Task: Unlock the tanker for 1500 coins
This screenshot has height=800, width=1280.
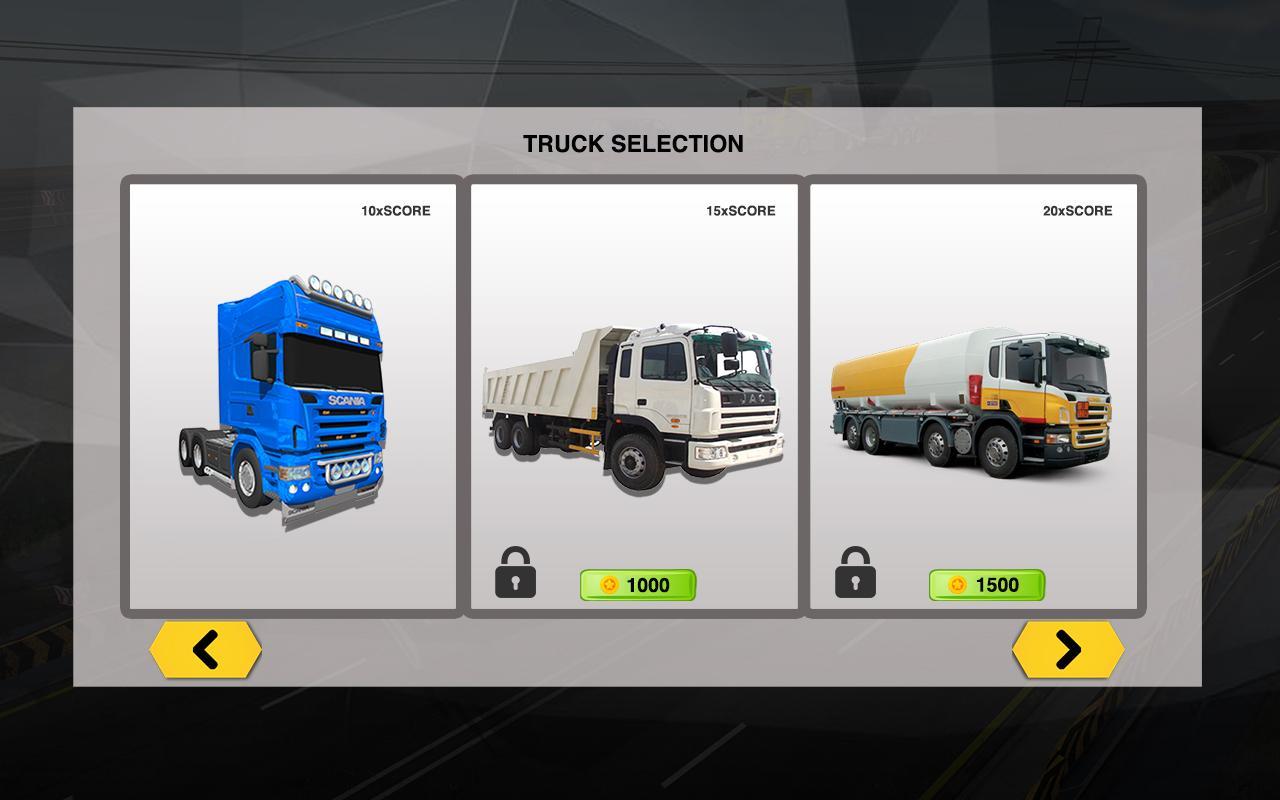Action: tap(986, 586)
